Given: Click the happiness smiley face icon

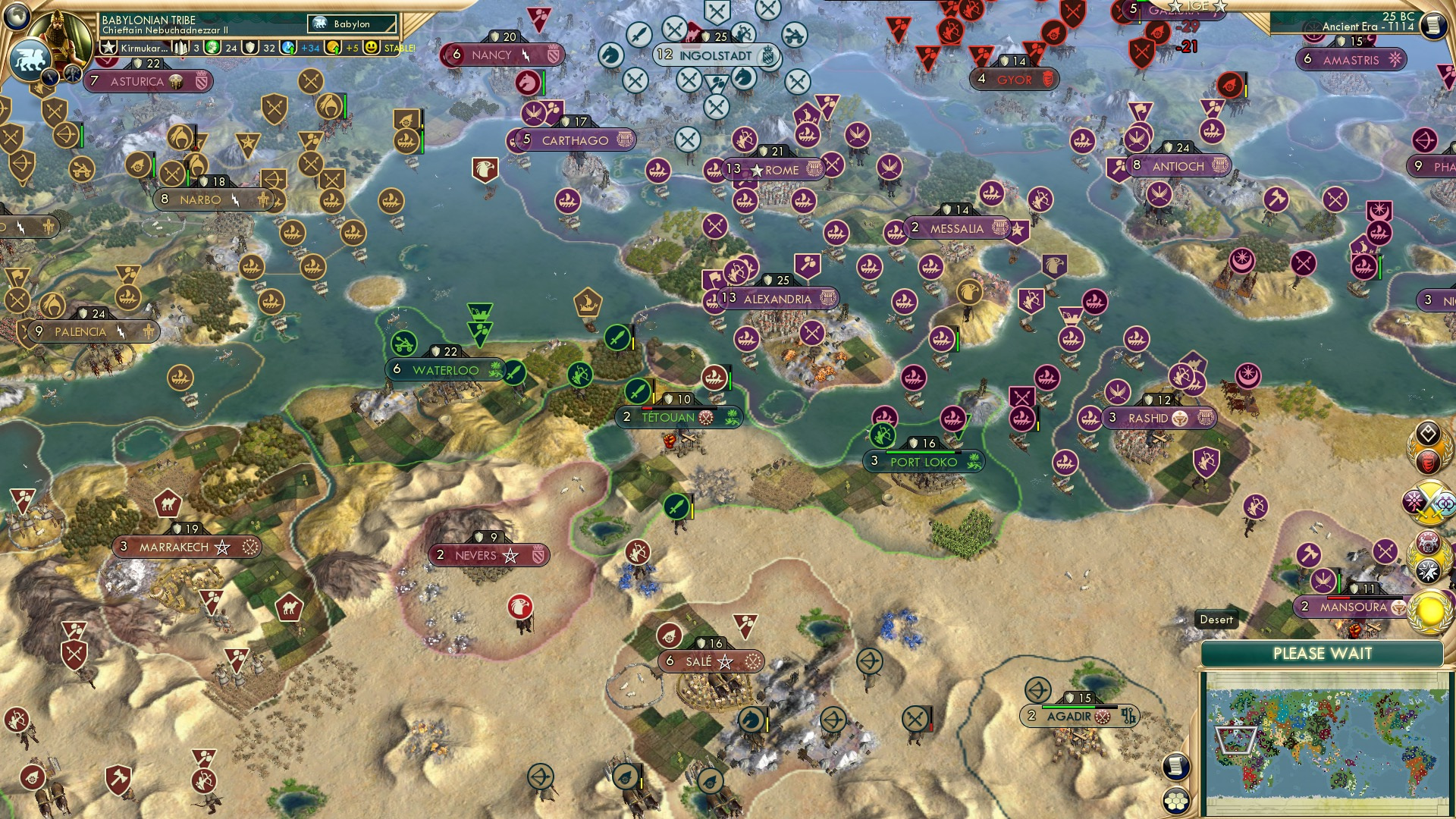Looking at the screenshot, I should 367,49.
